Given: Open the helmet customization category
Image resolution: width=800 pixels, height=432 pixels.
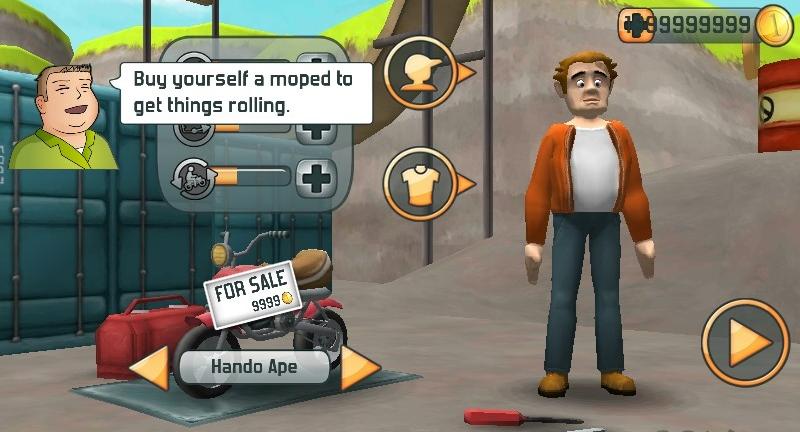Looking at the screenshot, I should click(421, 73).
